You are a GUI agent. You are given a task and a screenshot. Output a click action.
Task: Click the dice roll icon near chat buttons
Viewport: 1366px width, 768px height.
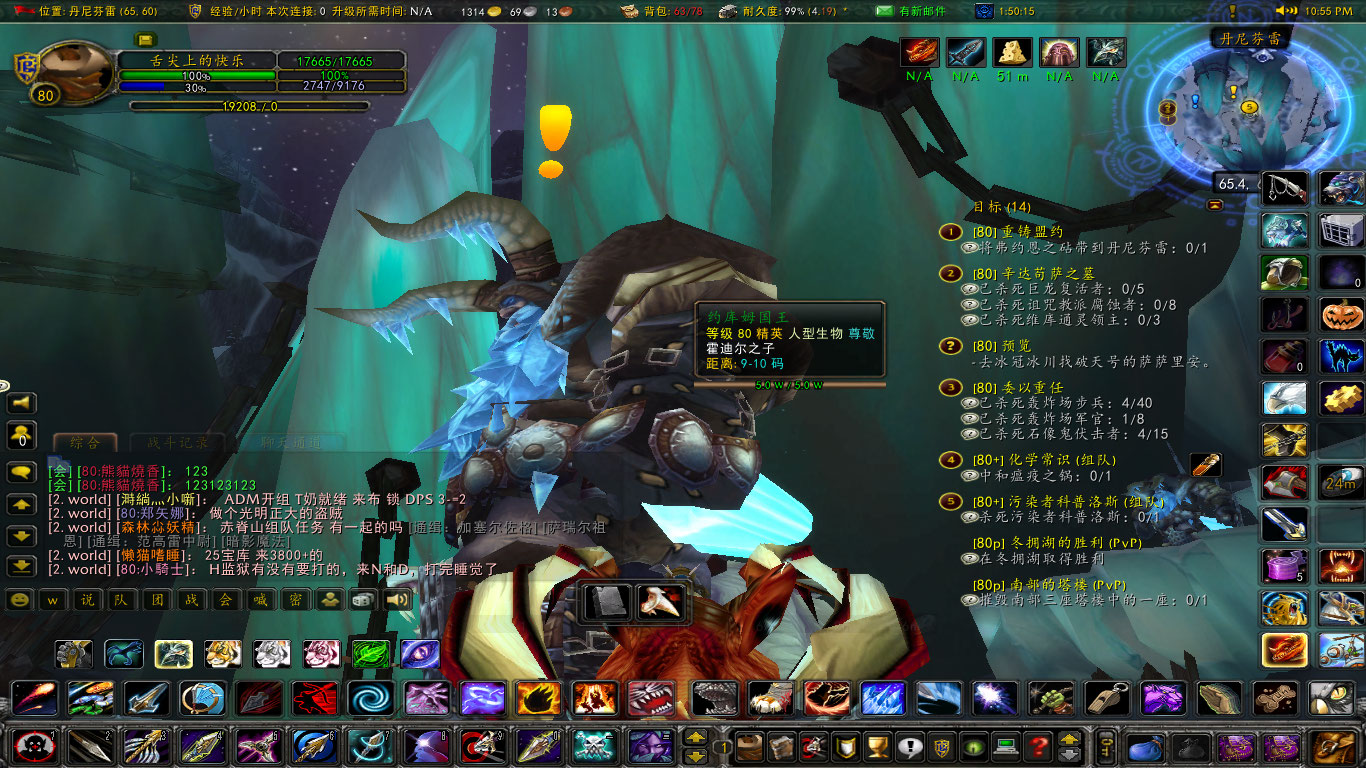pos(365,600)
